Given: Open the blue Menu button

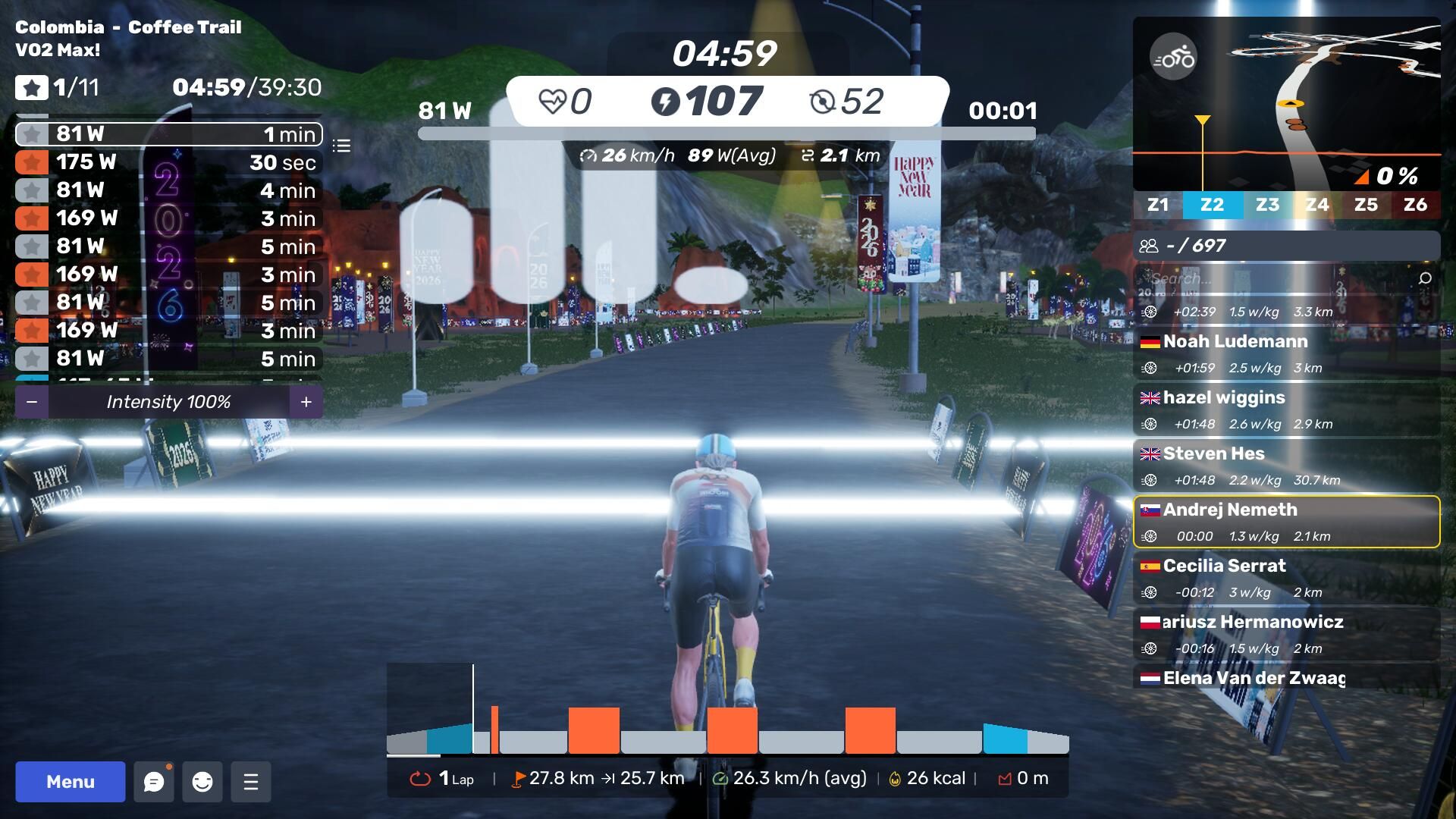Looking at the screenshot, I should [70, 782].
